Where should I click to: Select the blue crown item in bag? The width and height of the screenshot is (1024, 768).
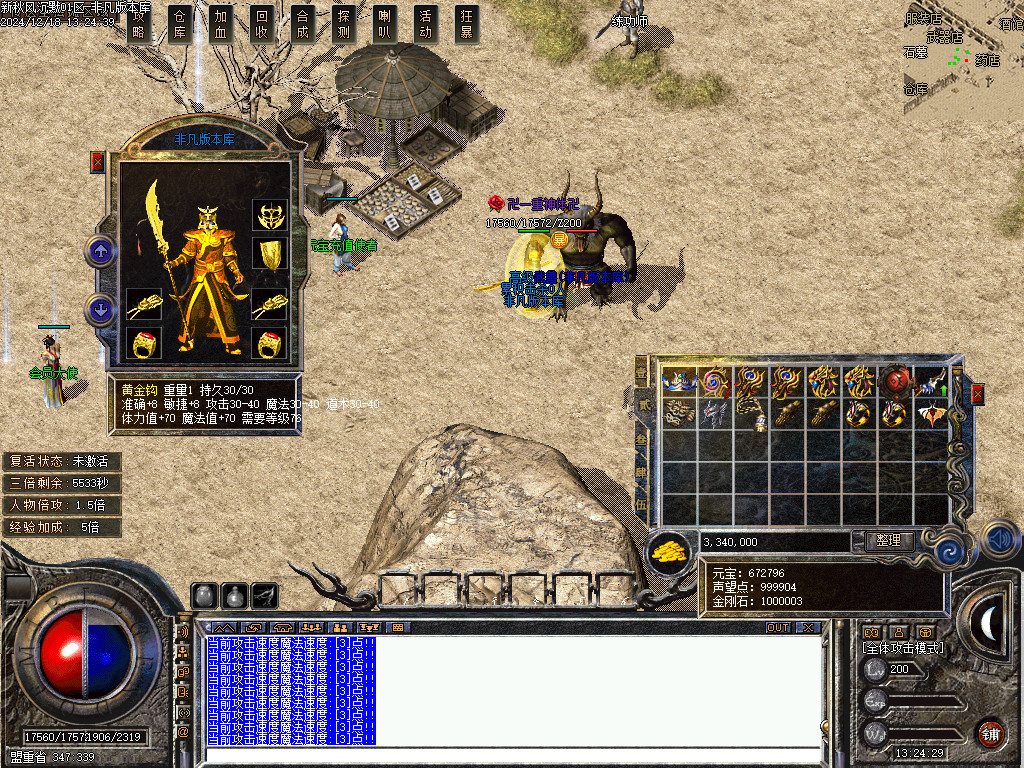(679, 382)
